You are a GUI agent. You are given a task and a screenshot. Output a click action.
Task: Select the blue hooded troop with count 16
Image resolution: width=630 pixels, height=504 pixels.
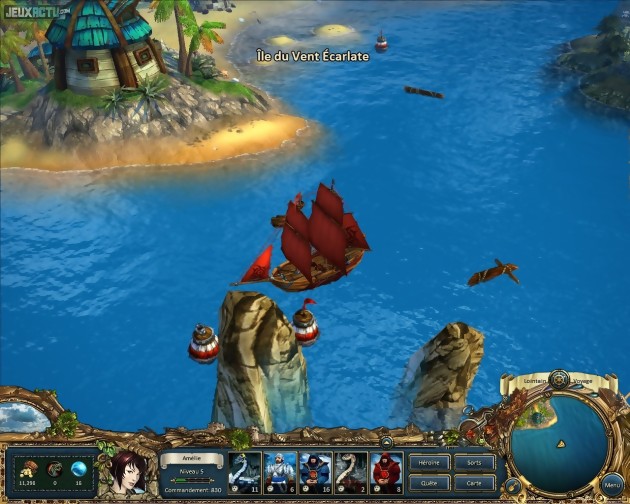(x=315, y=472)
